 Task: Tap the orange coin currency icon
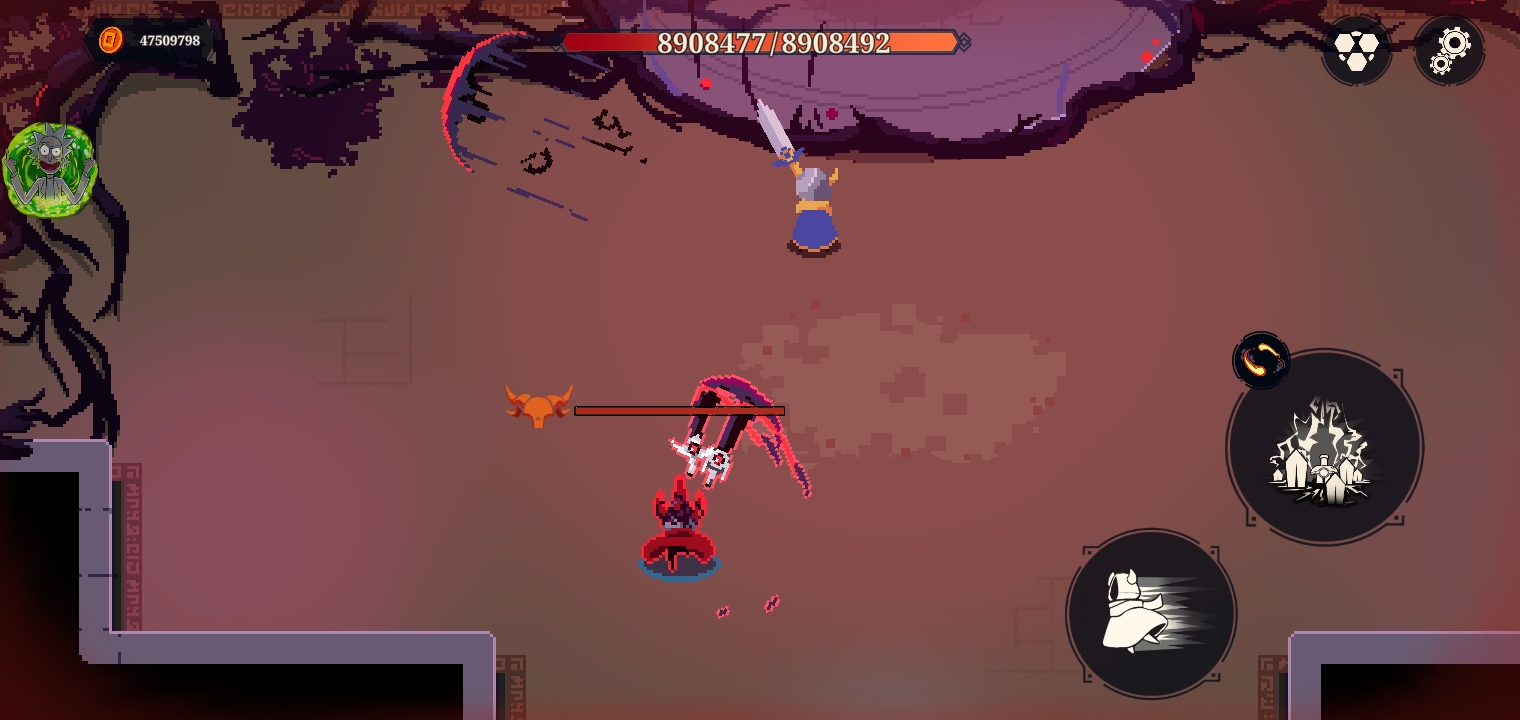(110, 40)
